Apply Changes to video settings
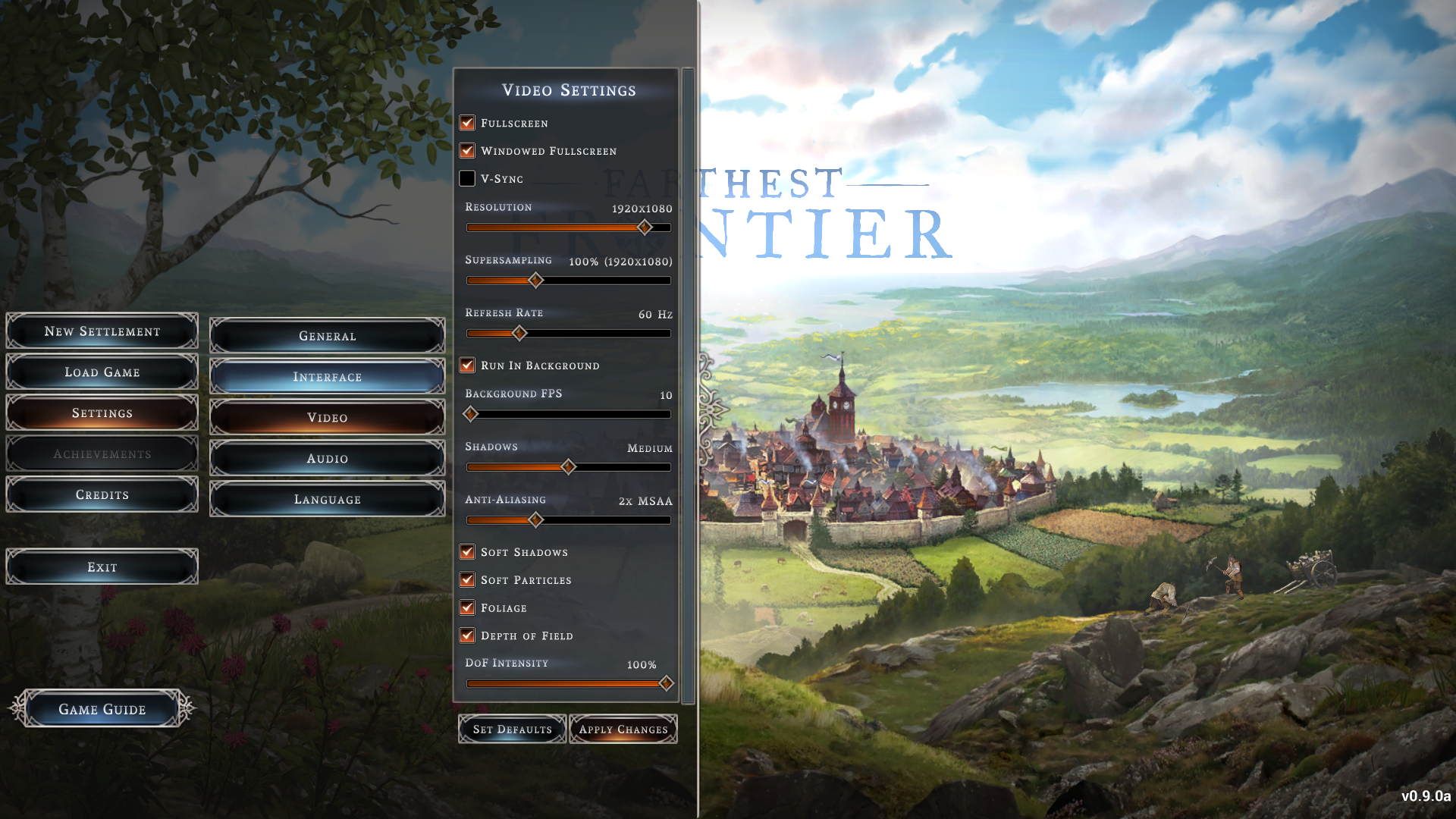The height and width of the screenshot is (819, 1456). 623,730
